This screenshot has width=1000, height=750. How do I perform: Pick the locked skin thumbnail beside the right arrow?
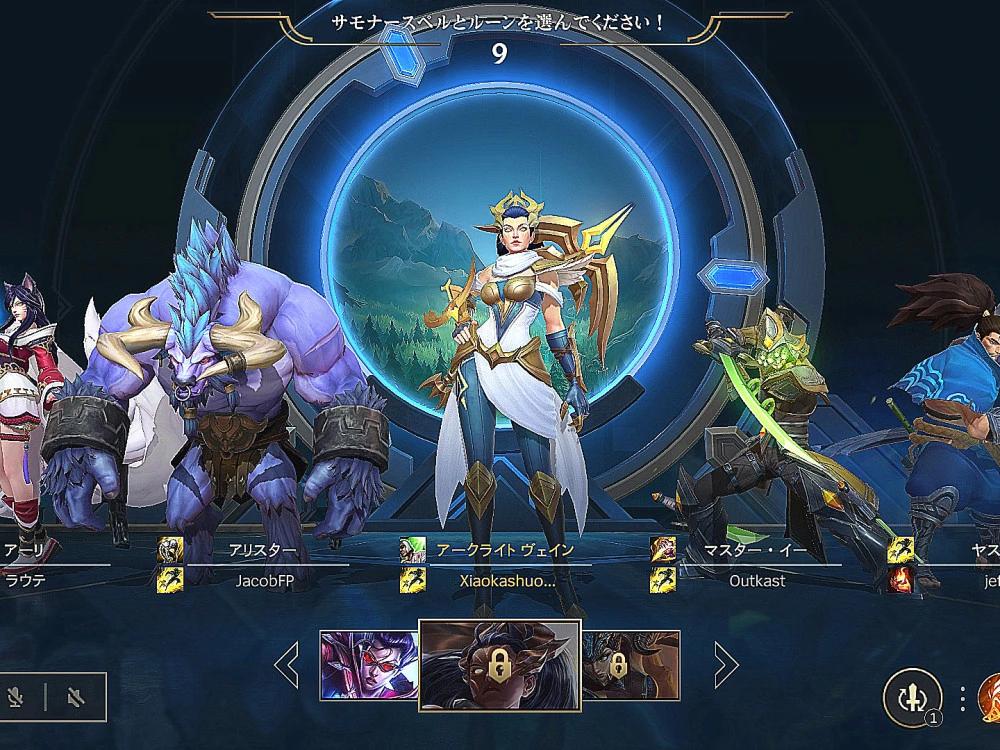pyautogui.click(x=631, y=665)
